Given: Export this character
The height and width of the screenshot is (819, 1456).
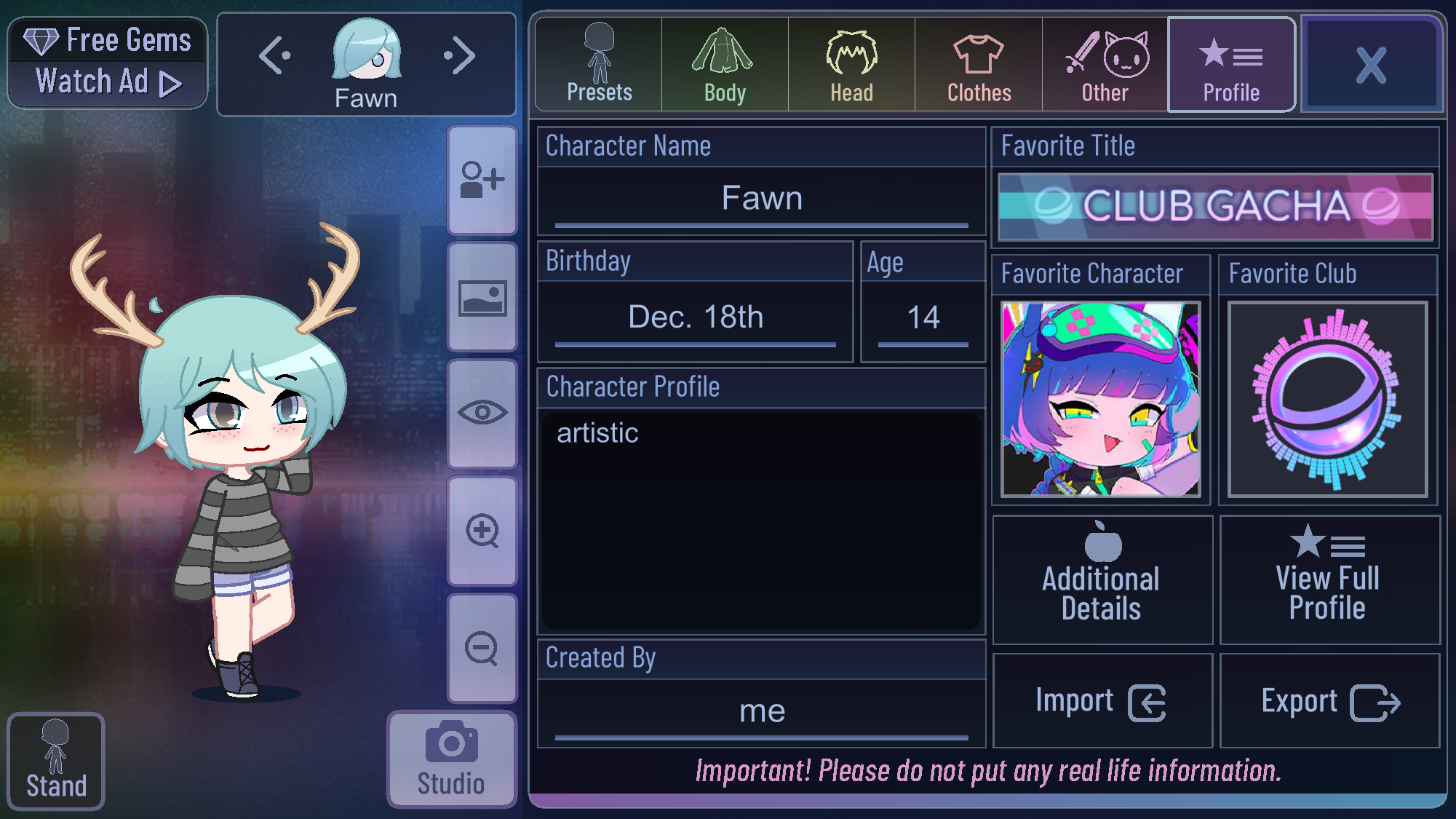Looking at the screenshot, I should (x=1329, y=701).
